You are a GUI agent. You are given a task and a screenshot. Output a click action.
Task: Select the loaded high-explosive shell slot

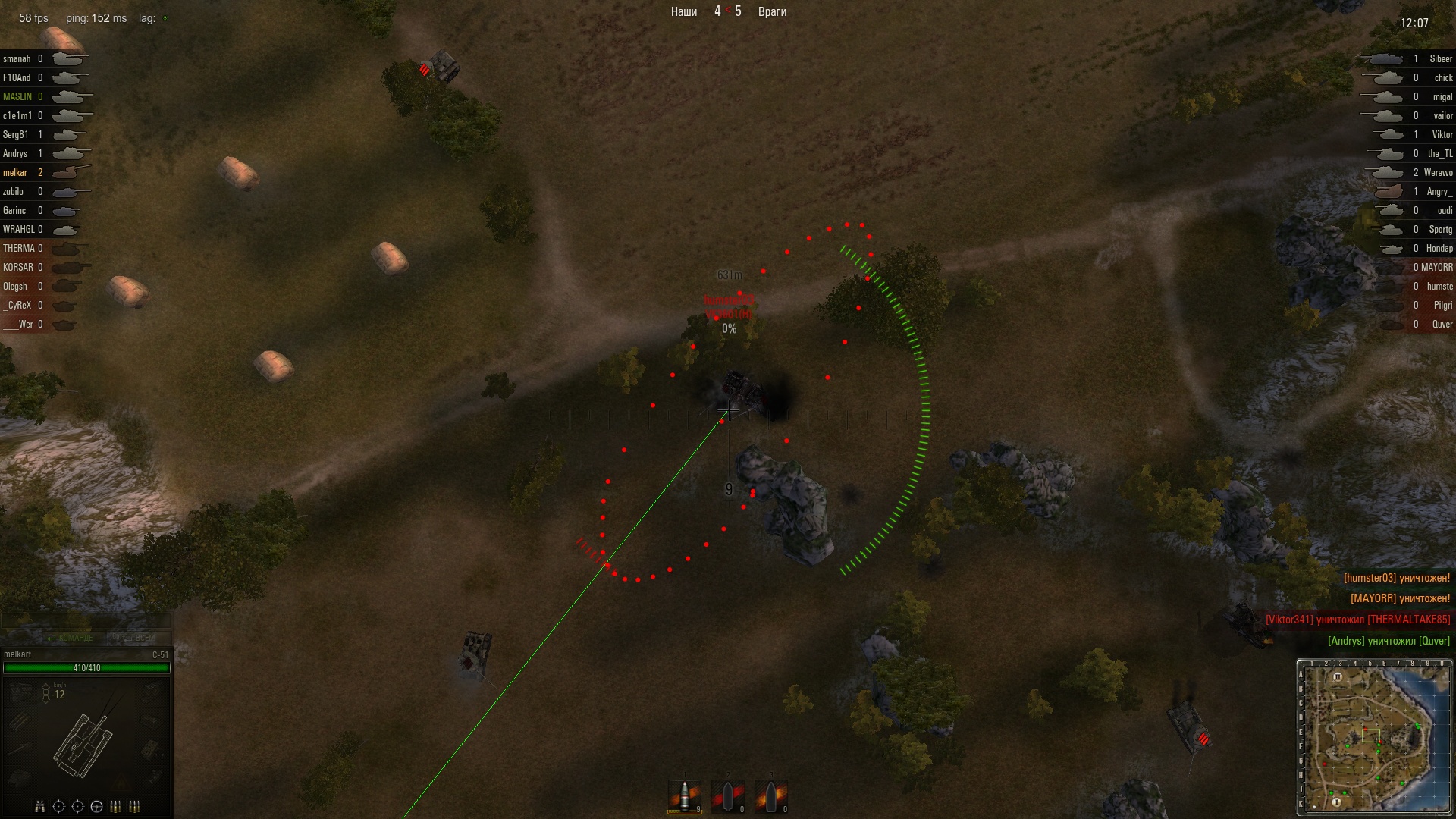[684, 796]
